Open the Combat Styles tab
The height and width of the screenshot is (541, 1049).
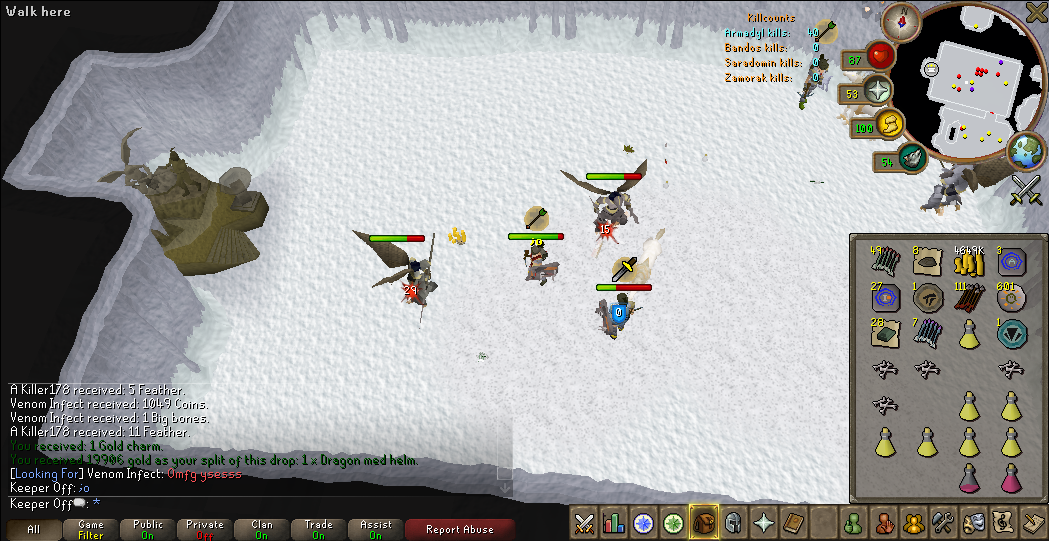[x=585, y=522]
